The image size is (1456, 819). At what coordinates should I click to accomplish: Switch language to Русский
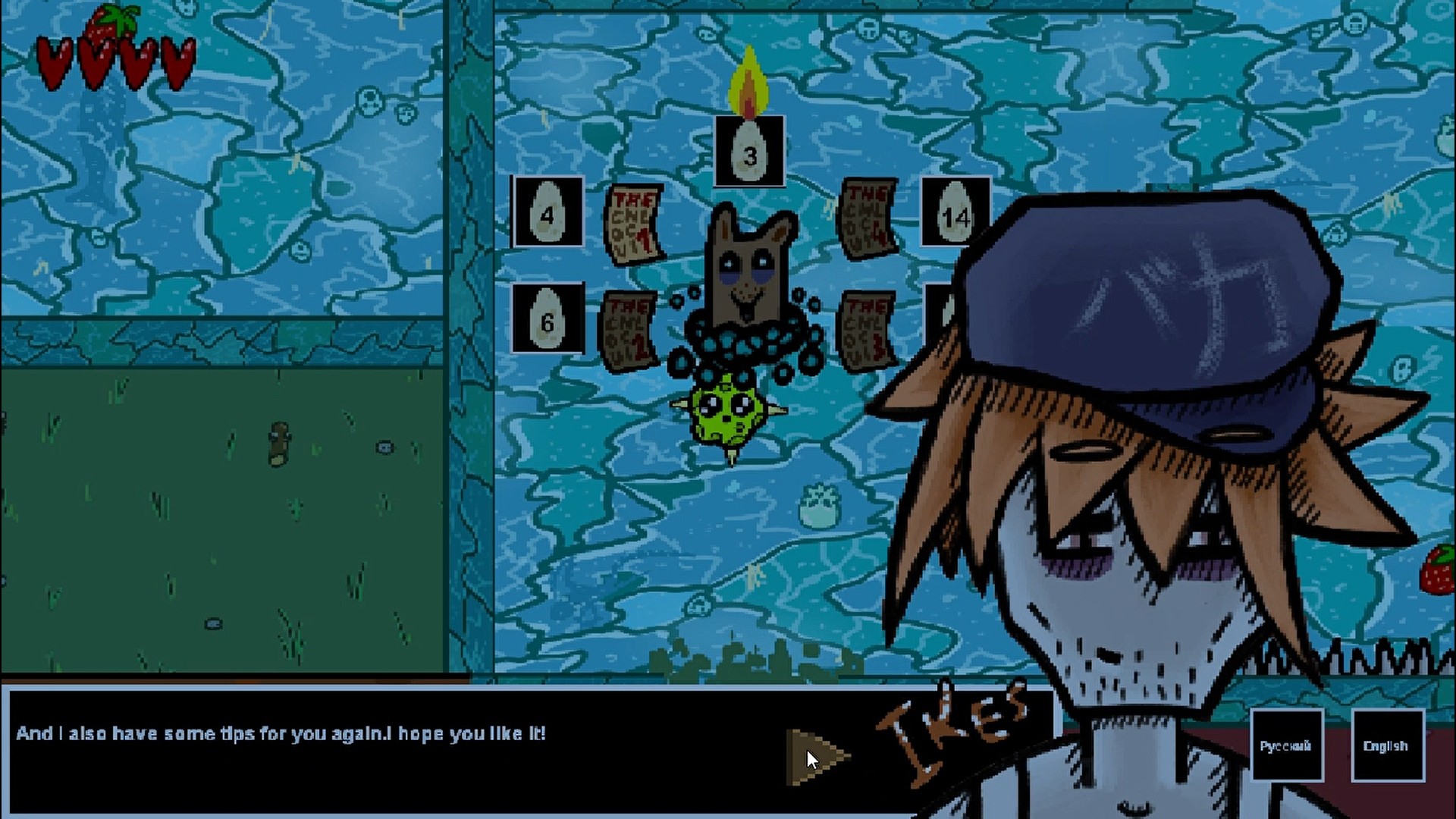tap(1288, 745)
